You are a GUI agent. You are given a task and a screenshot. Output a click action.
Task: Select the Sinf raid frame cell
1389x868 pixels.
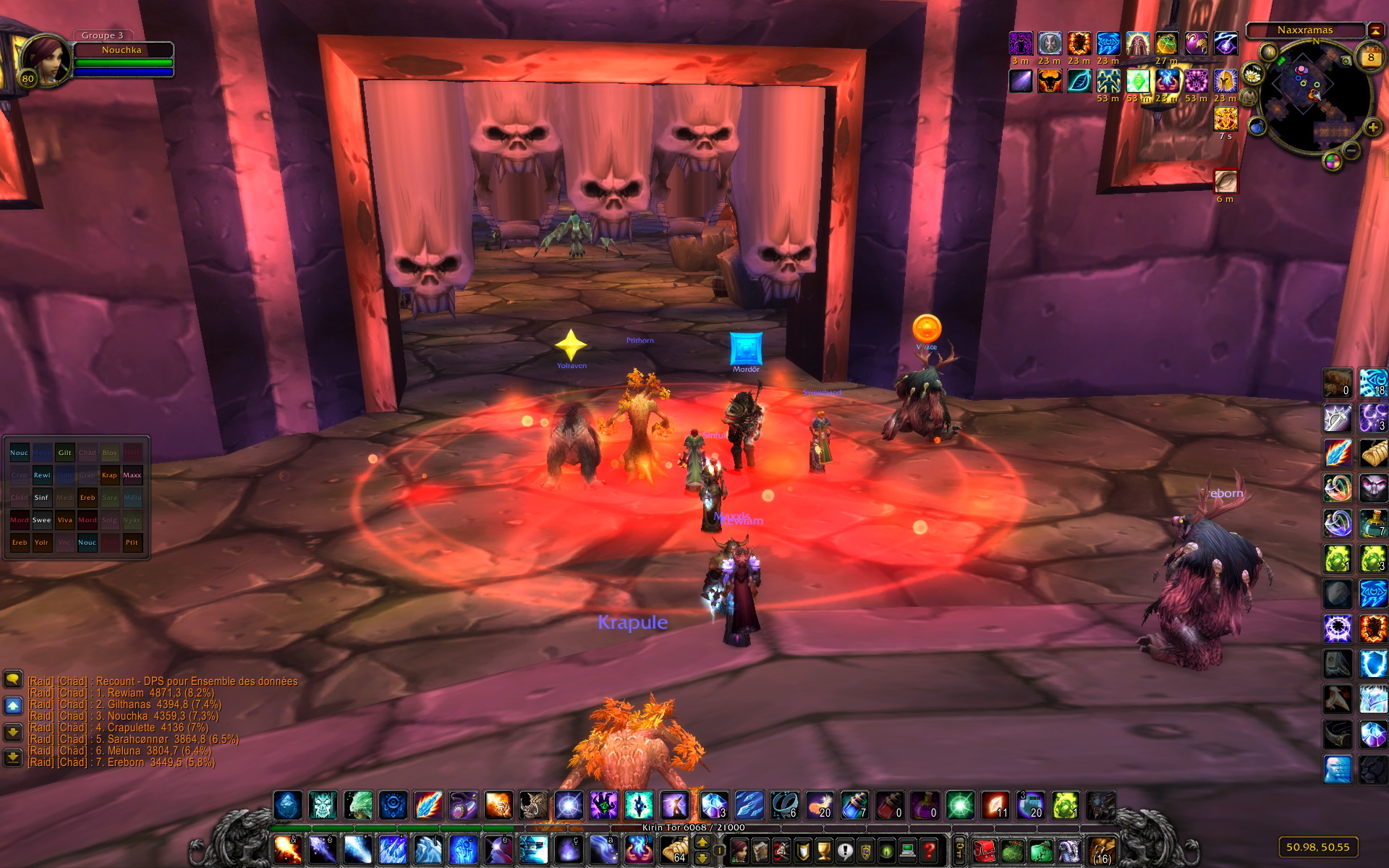click(x=42, y=498)
